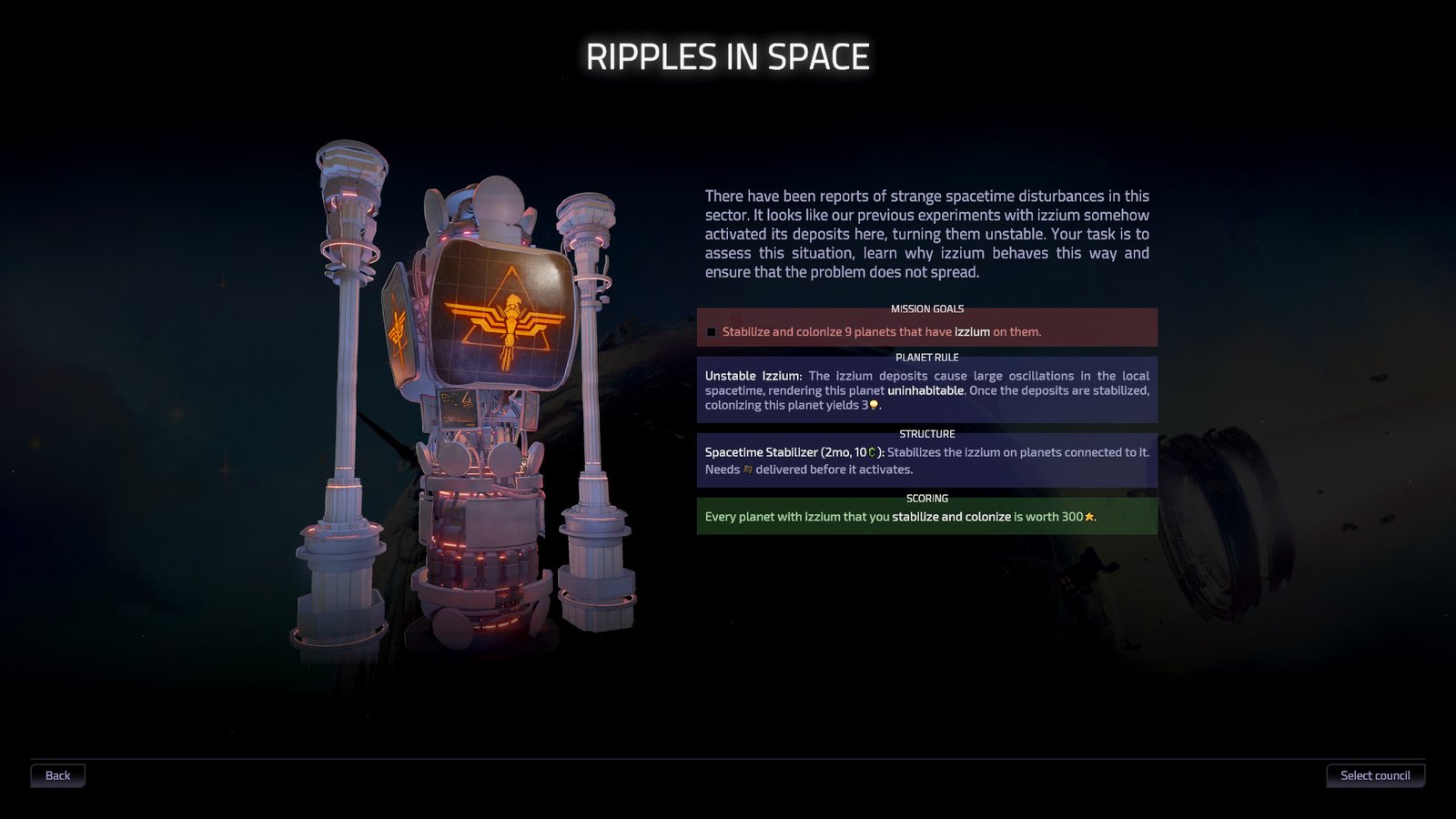Go back with the Back button
Screen dimensions: 1456x819
coord(57,775)
